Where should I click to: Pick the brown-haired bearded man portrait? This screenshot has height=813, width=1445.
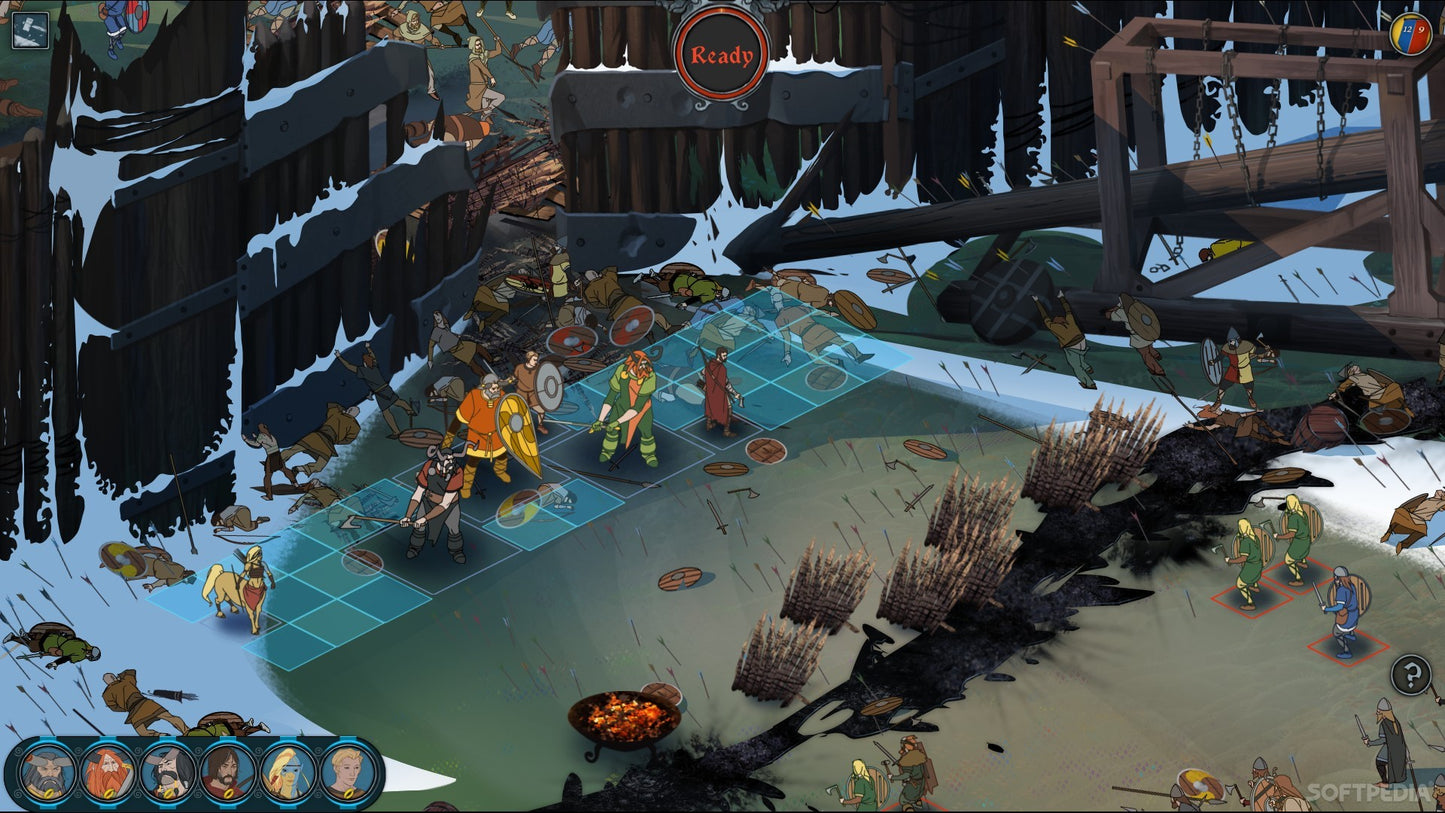pos(228,771)
